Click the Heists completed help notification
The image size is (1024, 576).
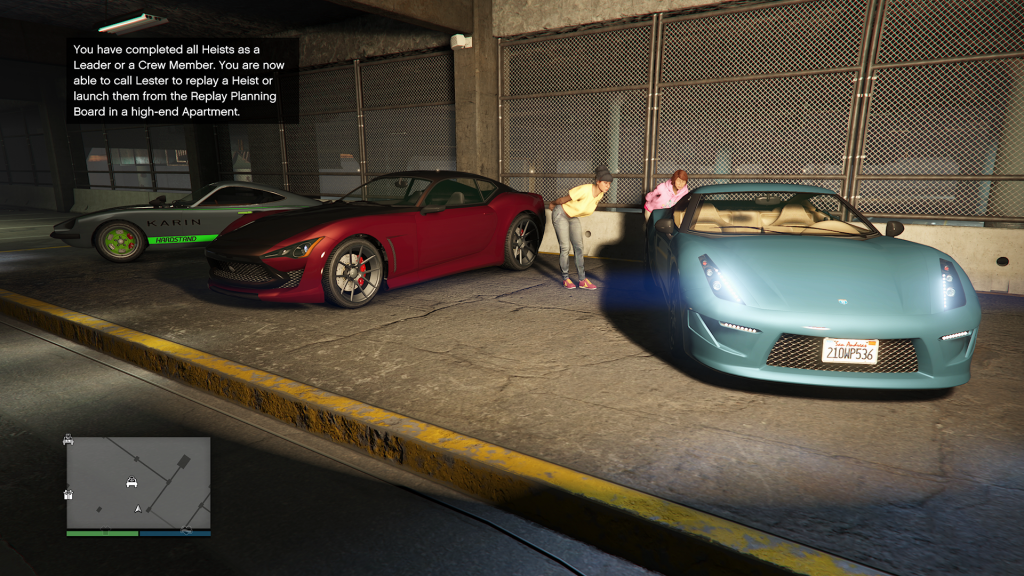click(x=182, y=80)
